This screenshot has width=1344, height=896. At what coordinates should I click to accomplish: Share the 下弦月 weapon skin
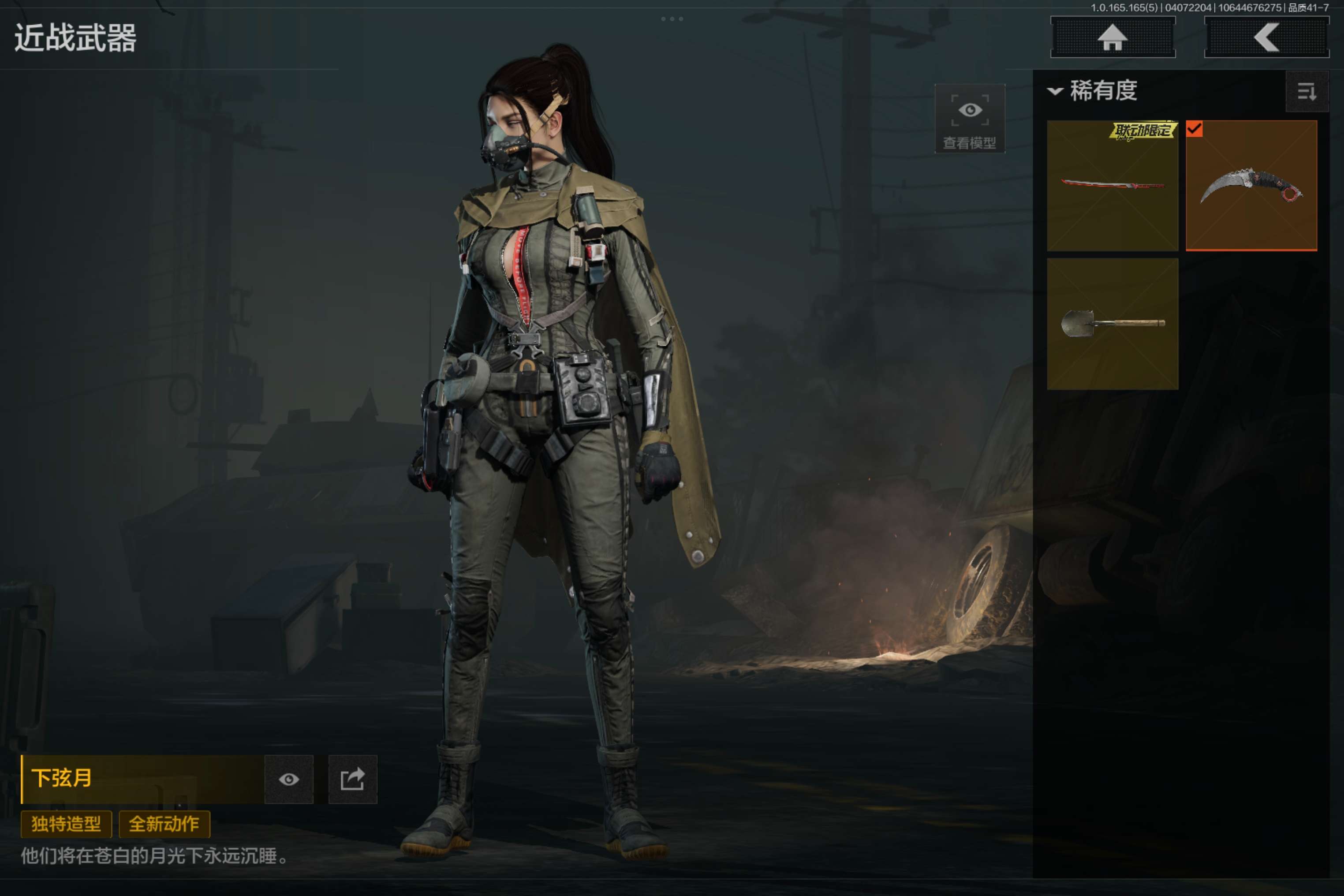[x=353, y=780]
